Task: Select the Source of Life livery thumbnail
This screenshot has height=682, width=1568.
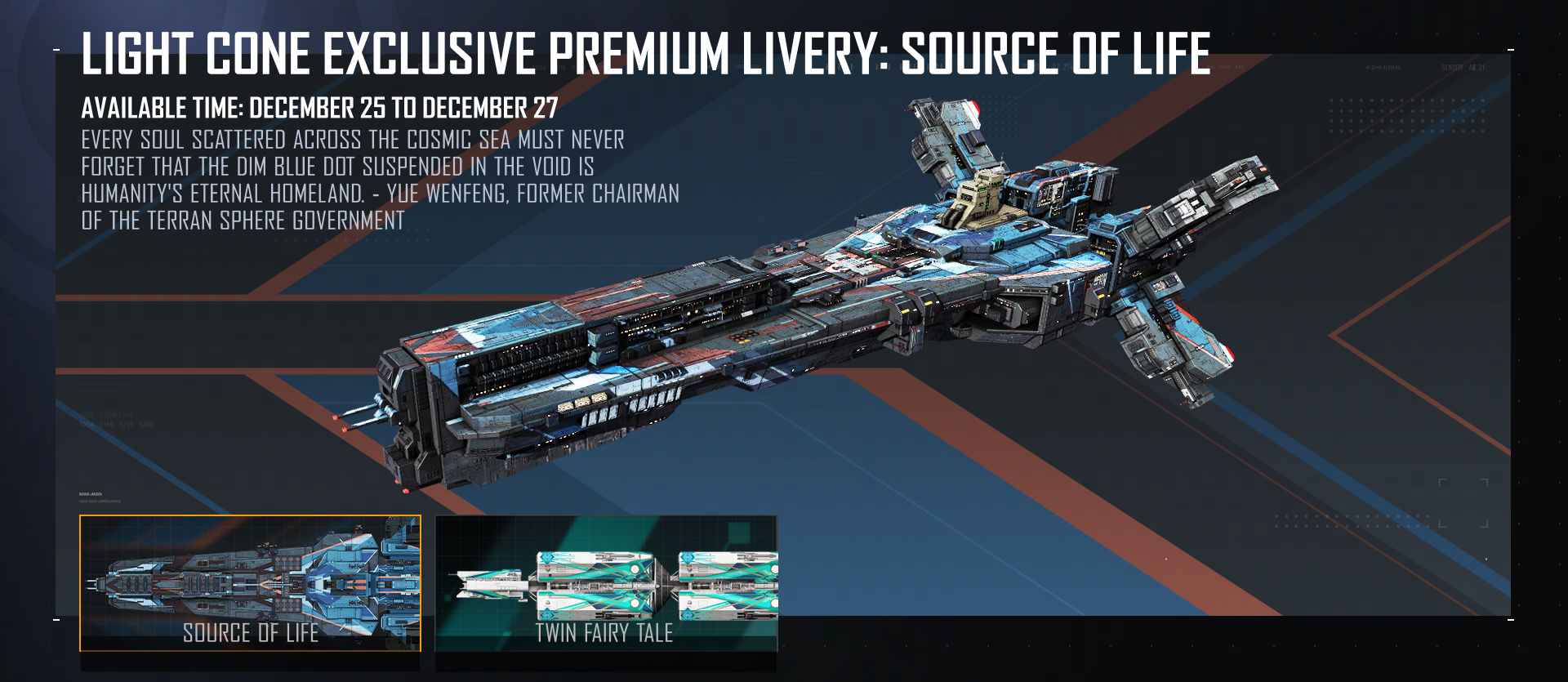Action: [250, 583]
